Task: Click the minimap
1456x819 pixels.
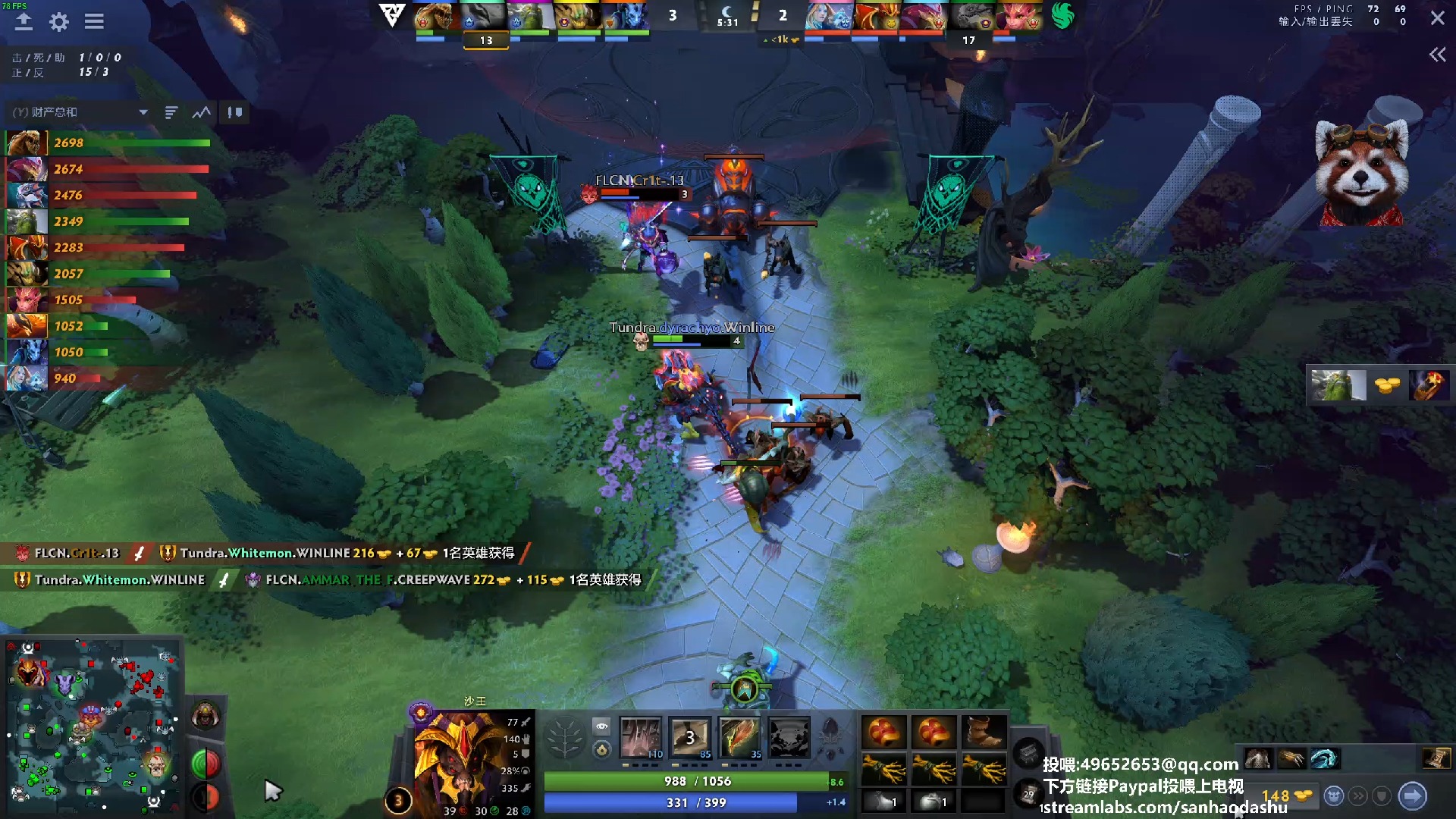Action: (93, 724)
